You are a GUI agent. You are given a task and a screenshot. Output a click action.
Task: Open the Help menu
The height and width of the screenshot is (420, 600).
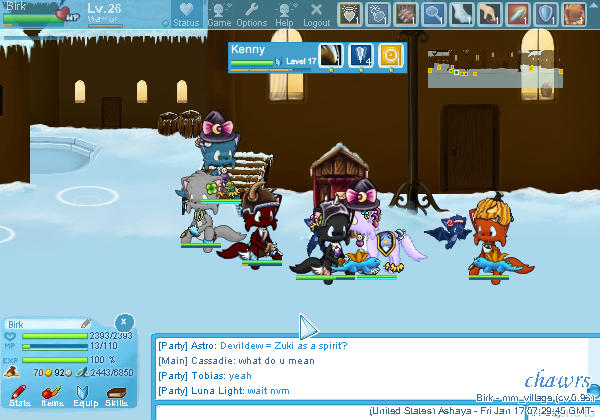coord(284,14)
